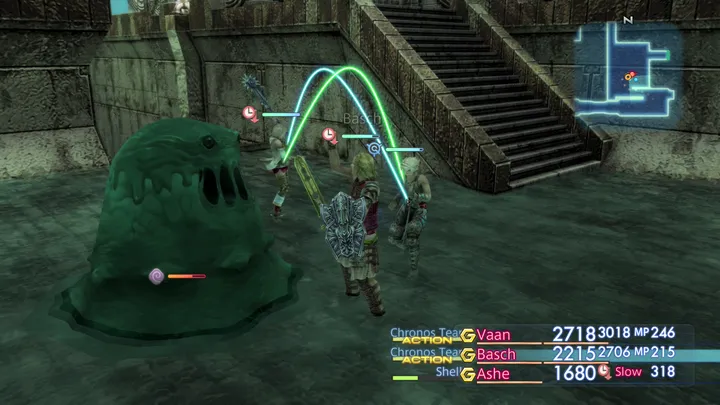720x405 pixels.
Task: Toggle Vaan's gambit G icon
Action: [467, 335]
